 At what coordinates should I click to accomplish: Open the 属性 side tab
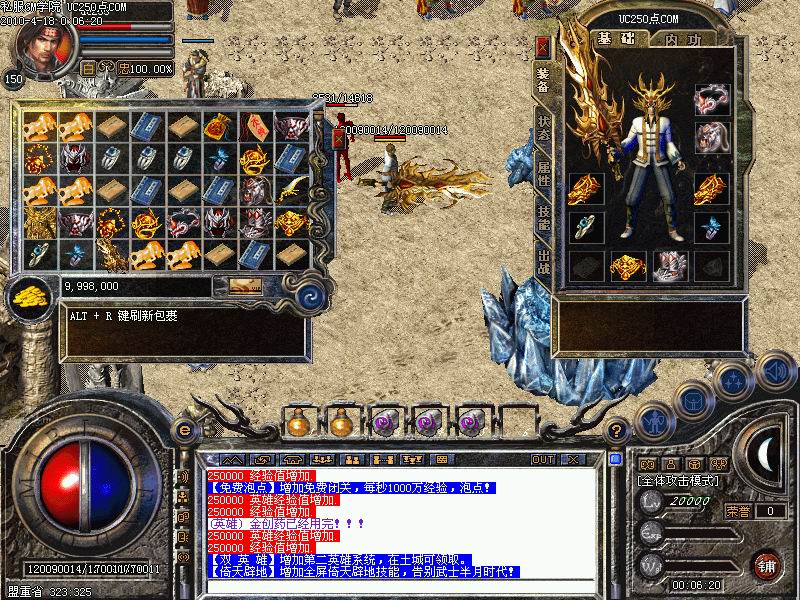543,171
